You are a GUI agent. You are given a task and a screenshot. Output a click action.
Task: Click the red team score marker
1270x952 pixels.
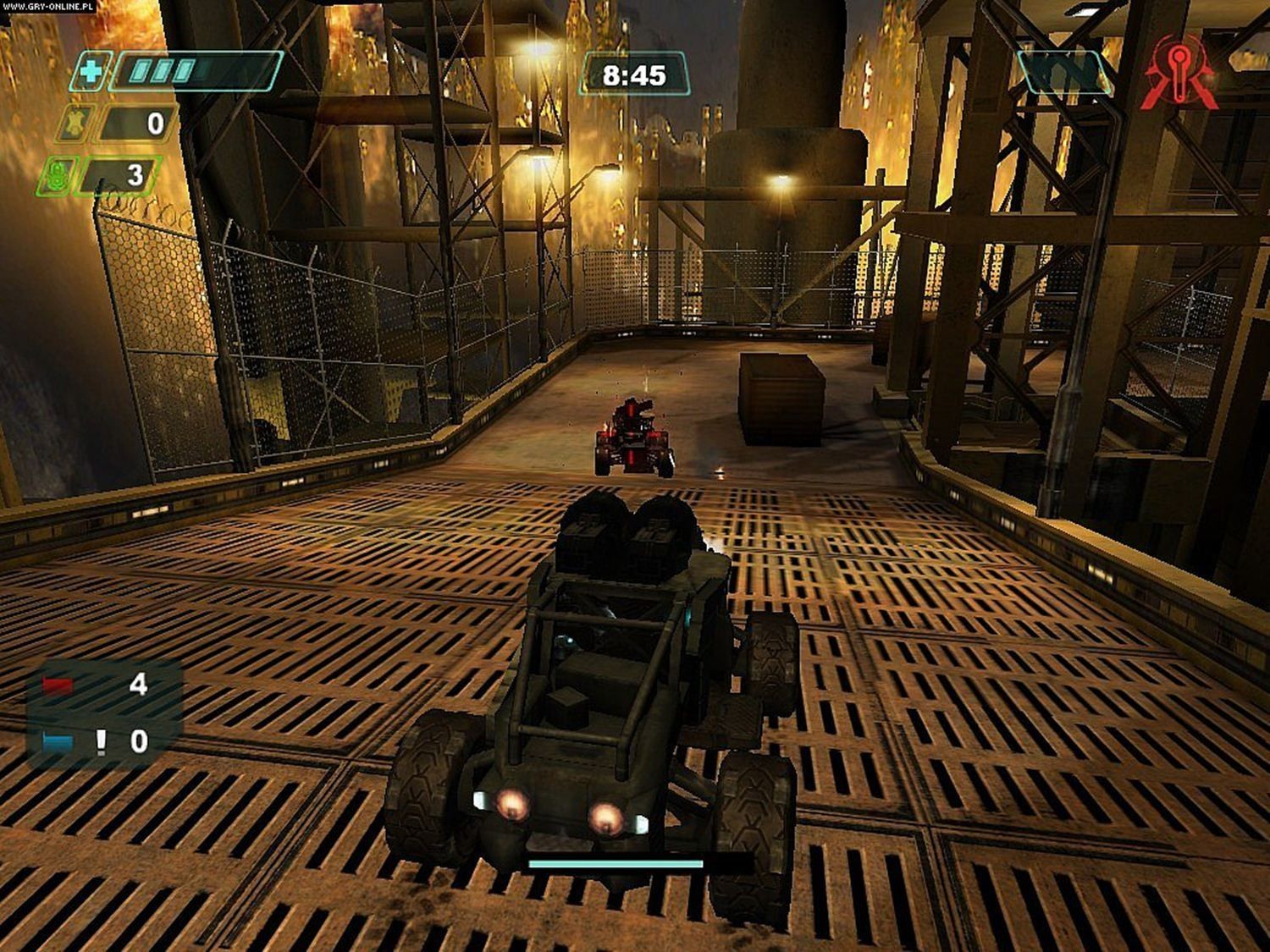pyautogui.click(x=58, y=685)
